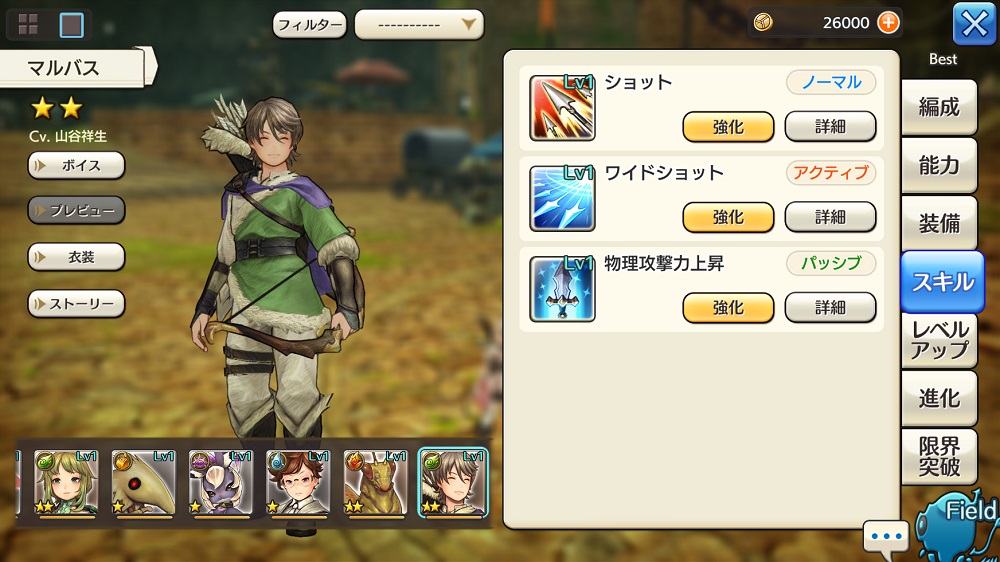View details of ワイドショット skill

coord(830,217)
